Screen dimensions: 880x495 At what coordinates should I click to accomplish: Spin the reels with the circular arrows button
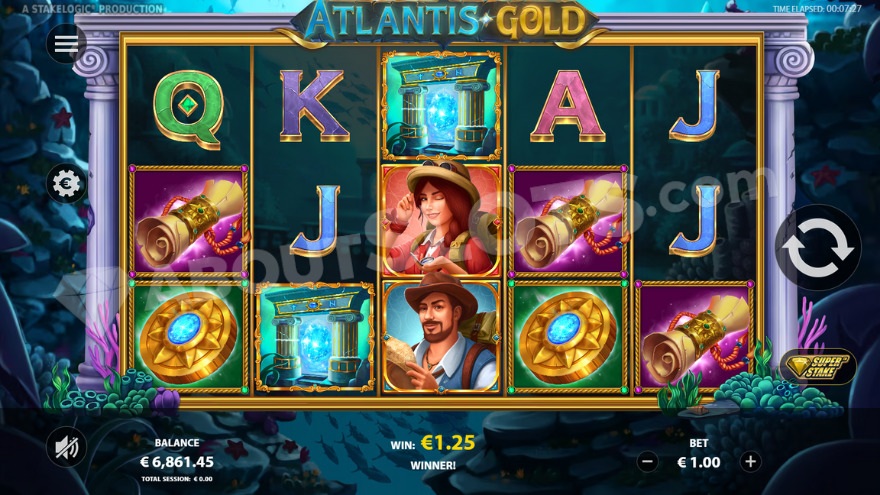tap(818, 248)
